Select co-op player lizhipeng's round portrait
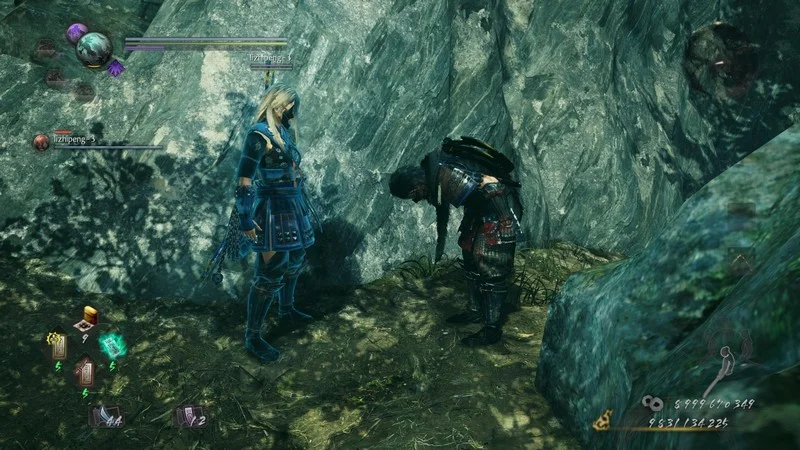Viewport: 800px width, 450px height. click(41, 141)
